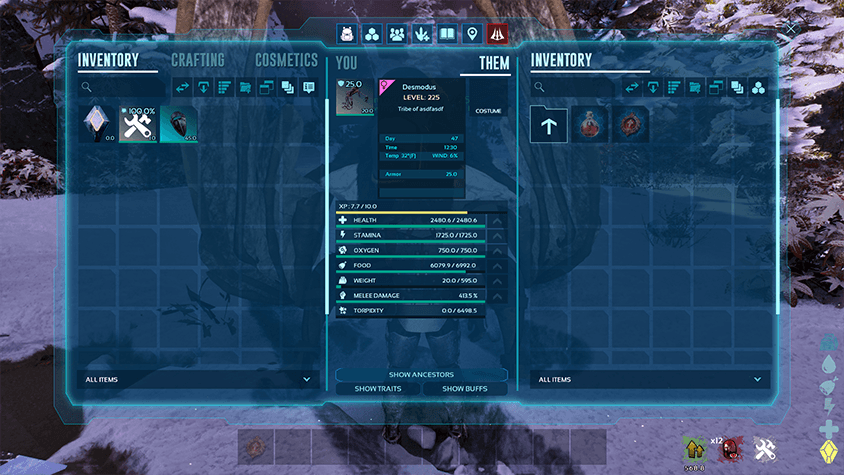Viewport: 844px width, 475px height.
Task: Open the open book icon tab
Action: click(x=447, y=34)
